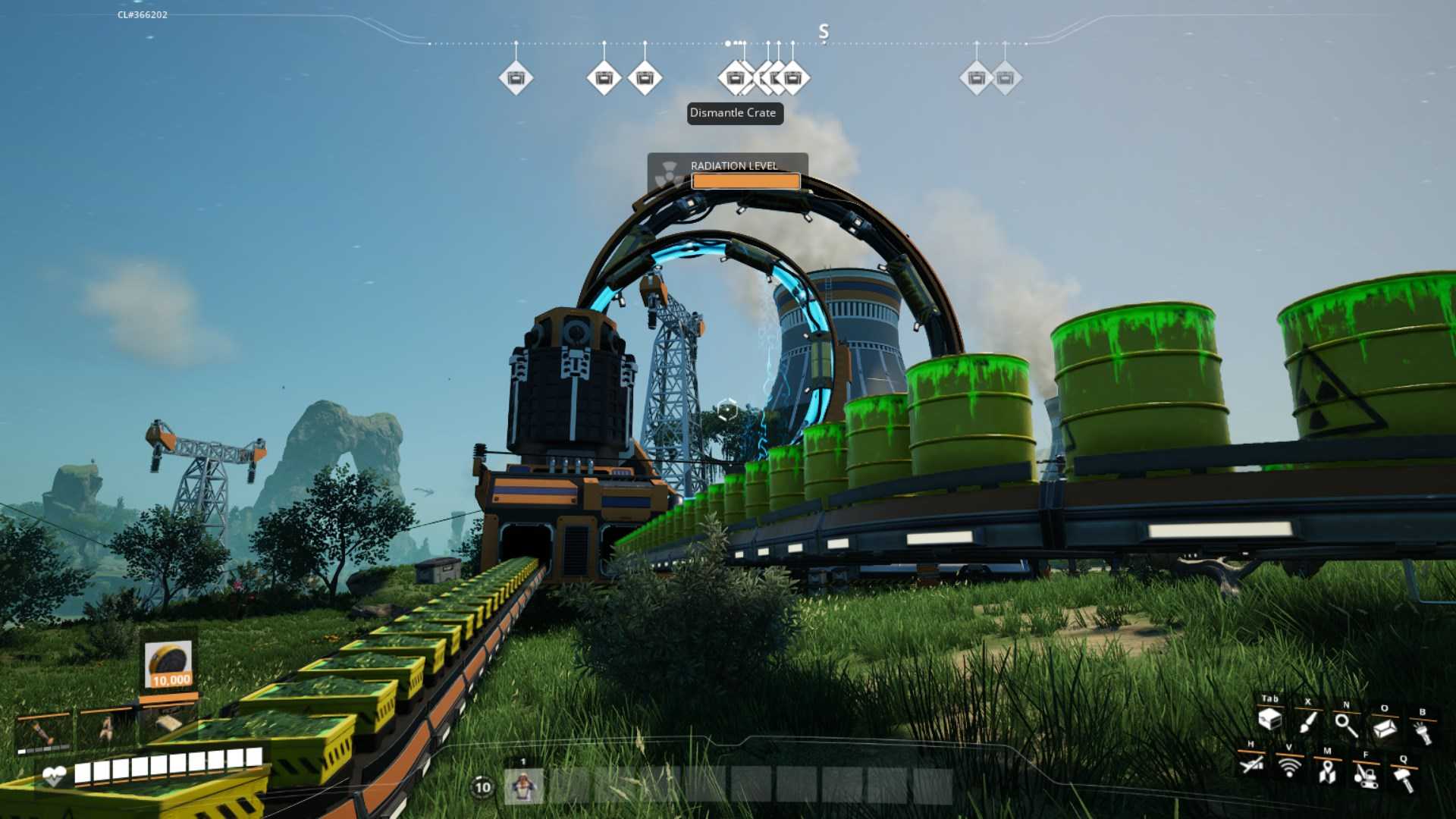Open the codex message icon

point(1385,728)
